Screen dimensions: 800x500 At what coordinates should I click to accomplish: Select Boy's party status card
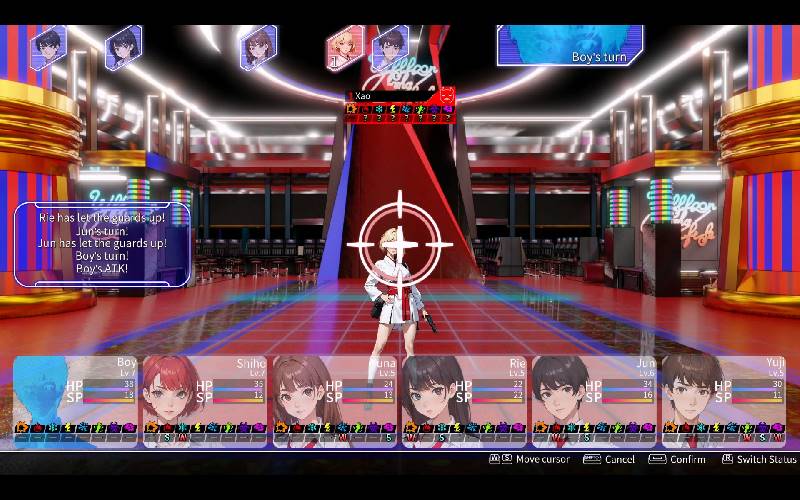coord(77,400)
